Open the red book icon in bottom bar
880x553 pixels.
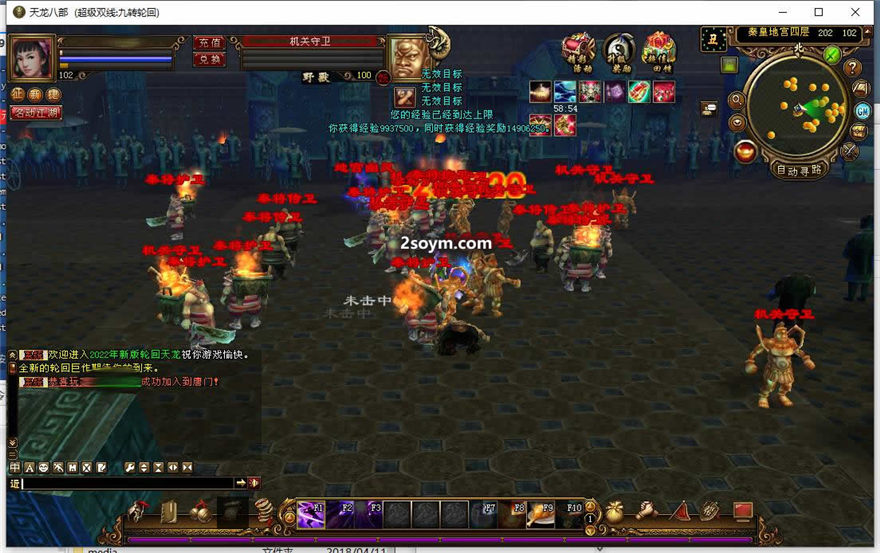741,512
